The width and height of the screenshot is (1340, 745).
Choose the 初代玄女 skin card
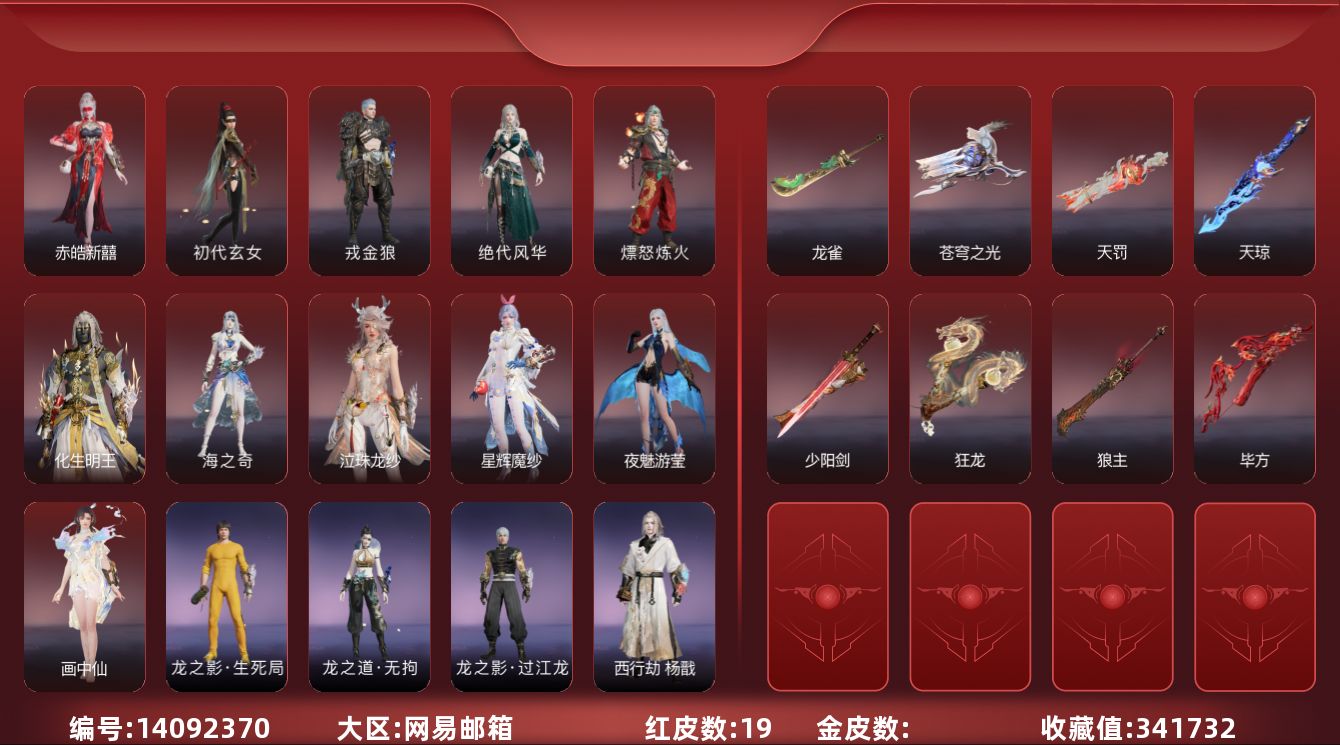[x=227, y=180]
